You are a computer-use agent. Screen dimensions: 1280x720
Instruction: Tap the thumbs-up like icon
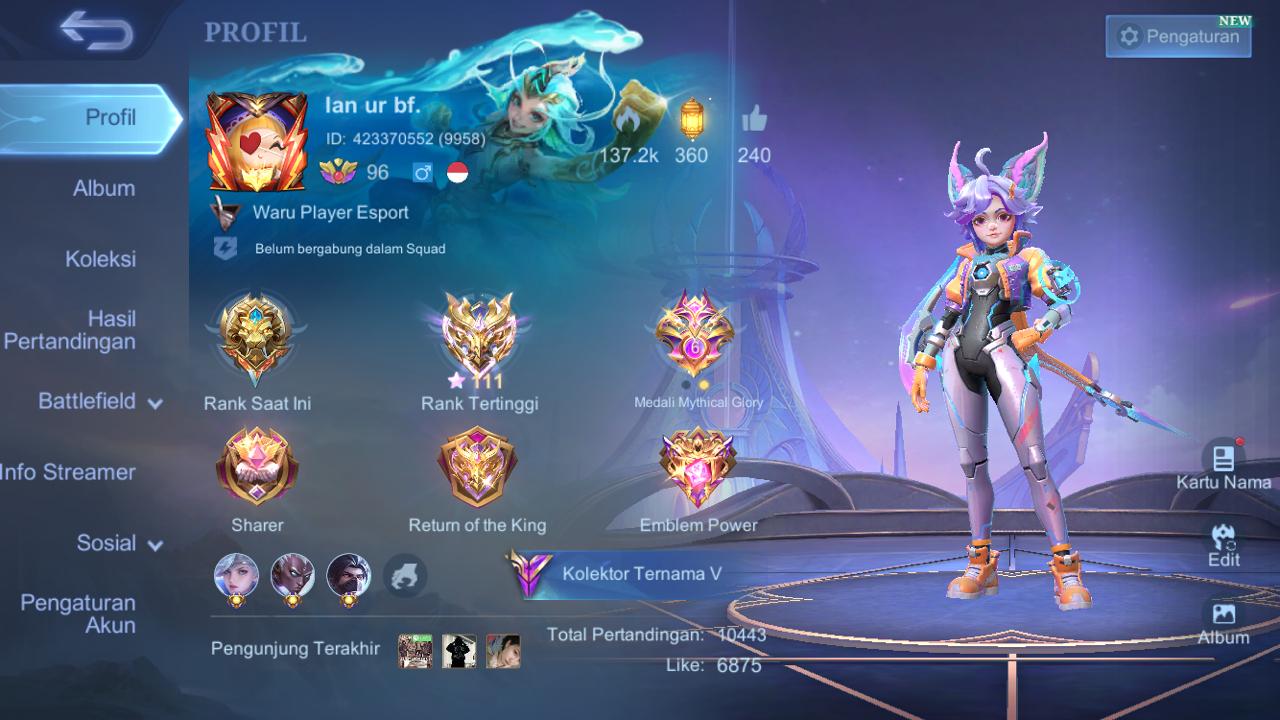[754, 122]
